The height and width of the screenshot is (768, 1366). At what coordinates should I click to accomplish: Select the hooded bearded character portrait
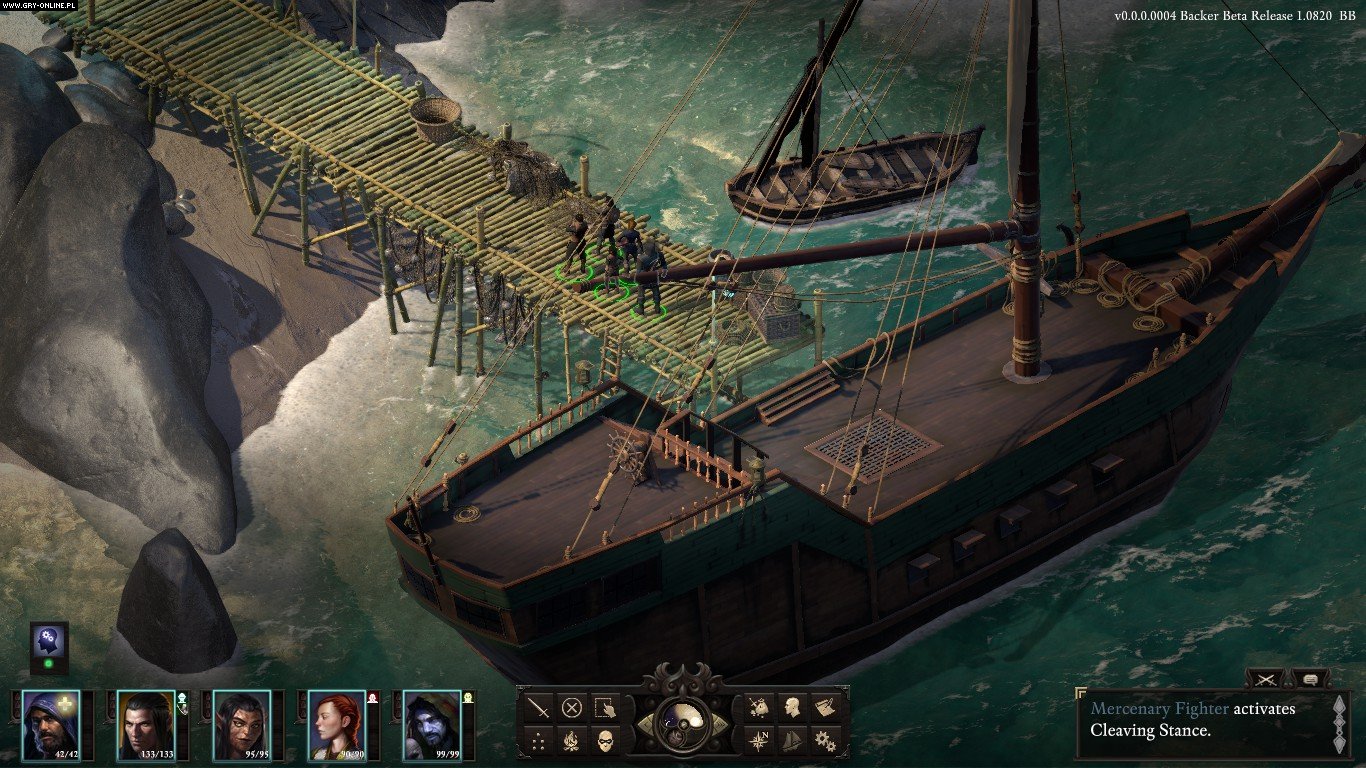[x=50, y=724]
